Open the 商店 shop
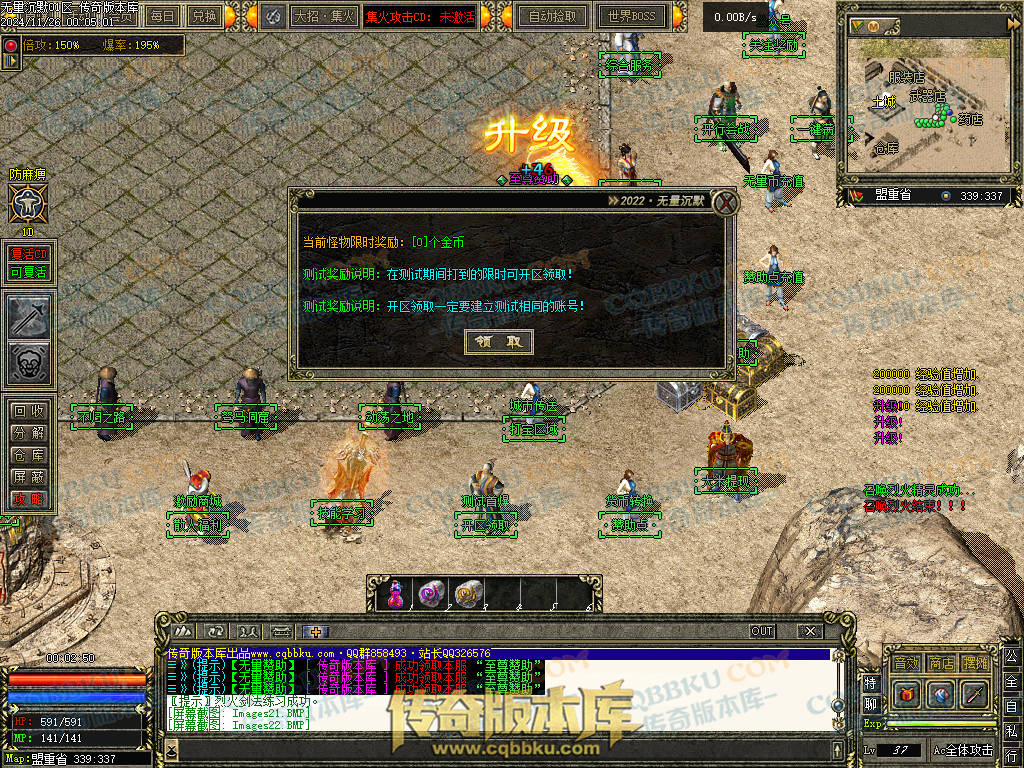This screenshot has height=768, width=1024. [x=940, y=663]
